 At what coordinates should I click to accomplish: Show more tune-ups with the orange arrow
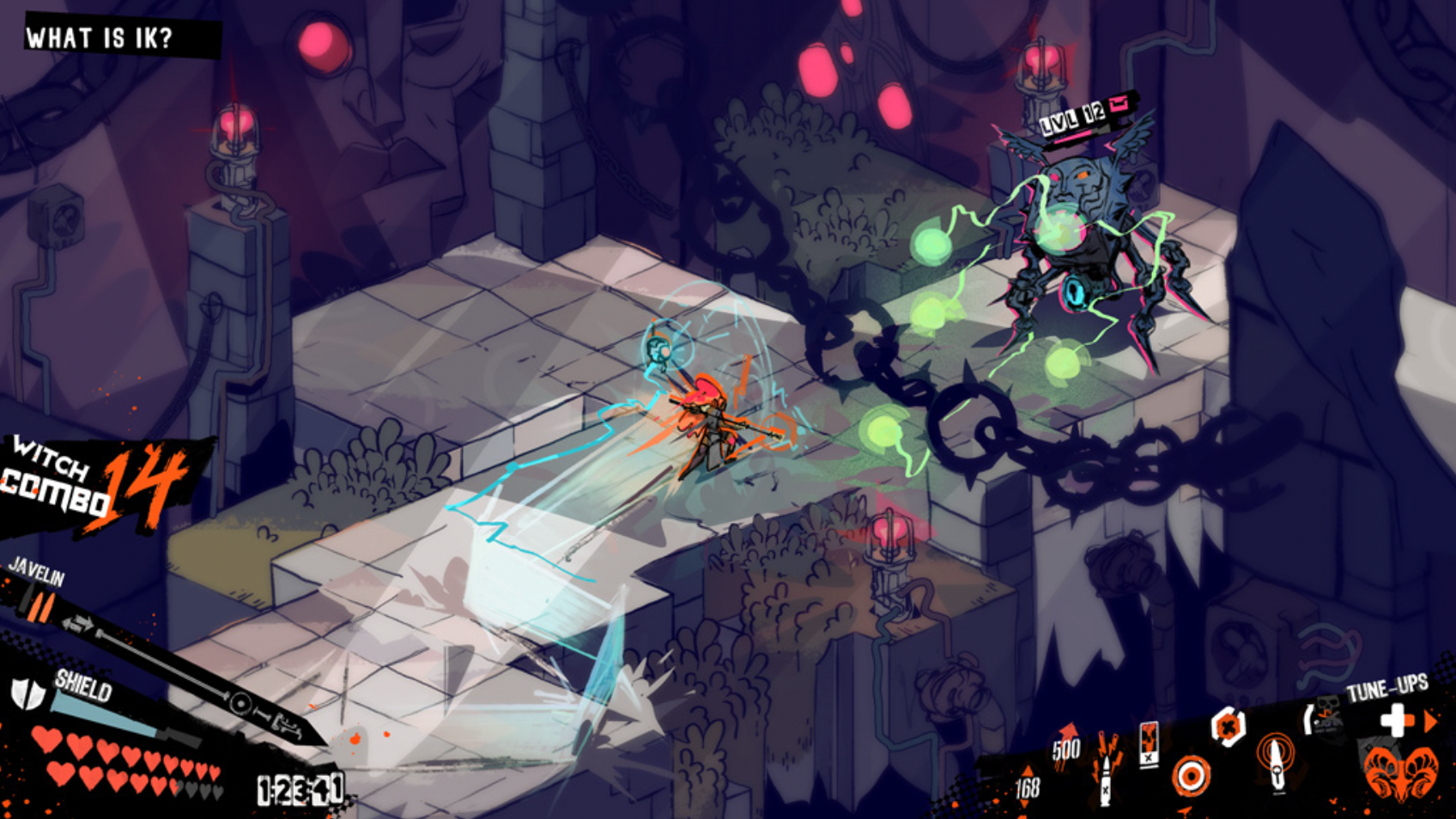point(1431,721)
